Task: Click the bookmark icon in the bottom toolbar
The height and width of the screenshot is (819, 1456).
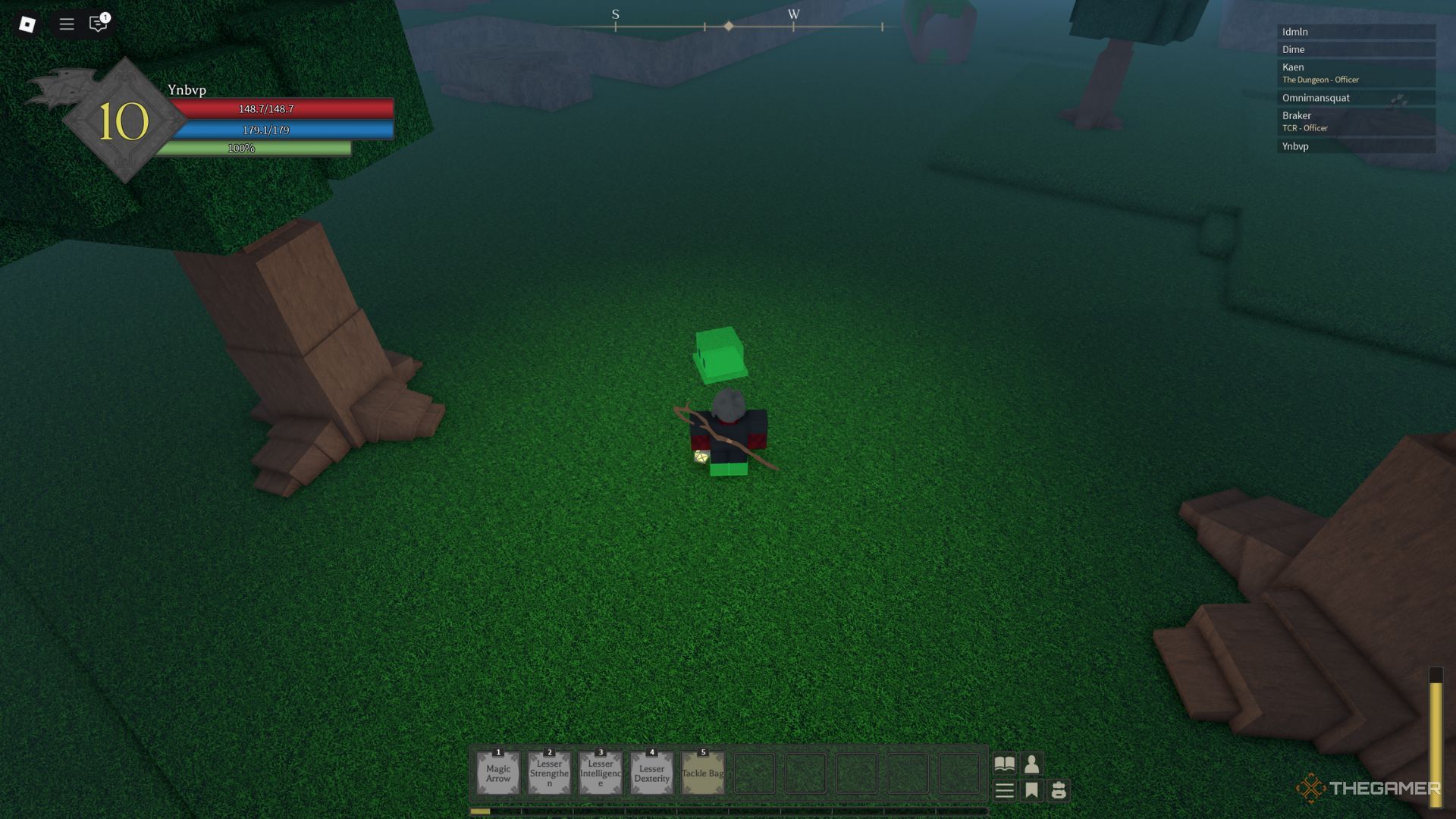Action: (1032, 791)
